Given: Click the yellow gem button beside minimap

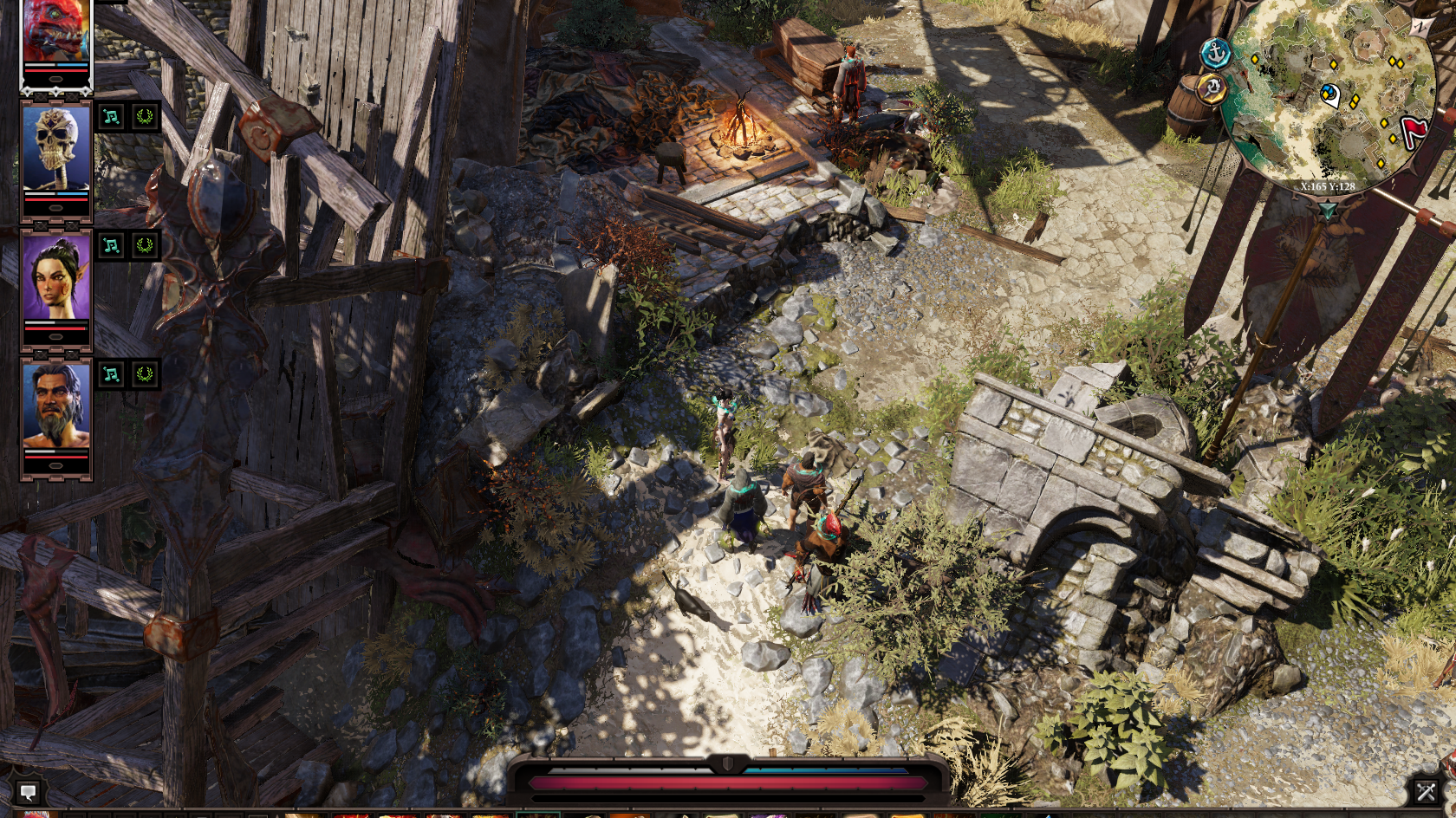Looking at the screenshot, I should [x=1212, y=88].
